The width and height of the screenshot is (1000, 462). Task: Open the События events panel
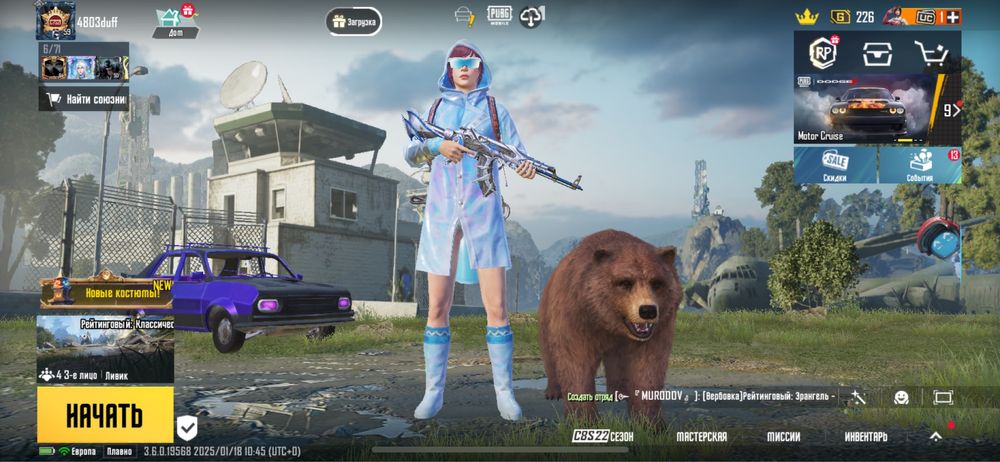[921, 165]
